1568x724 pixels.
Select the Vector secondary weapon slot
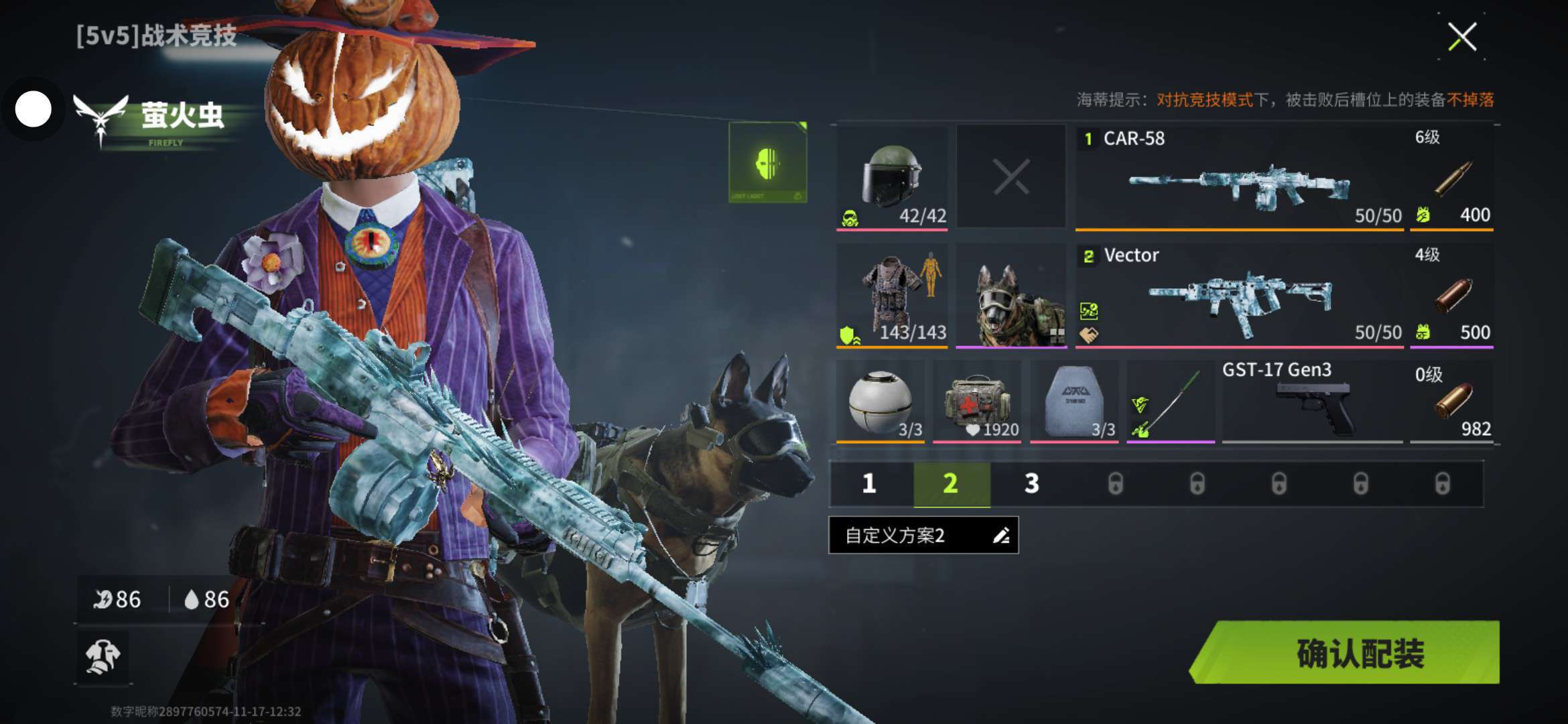pyautogui.click(x=1239, y=296)
